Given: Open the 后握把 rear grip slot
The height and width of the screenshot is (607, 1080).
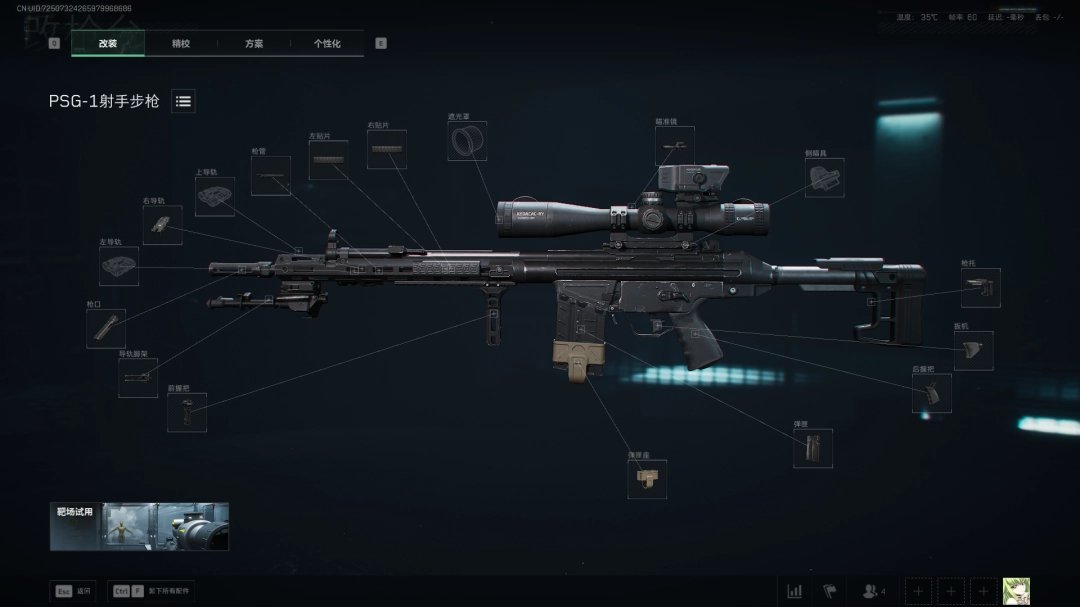Looking at the screenshot, I should click(931, 394).
